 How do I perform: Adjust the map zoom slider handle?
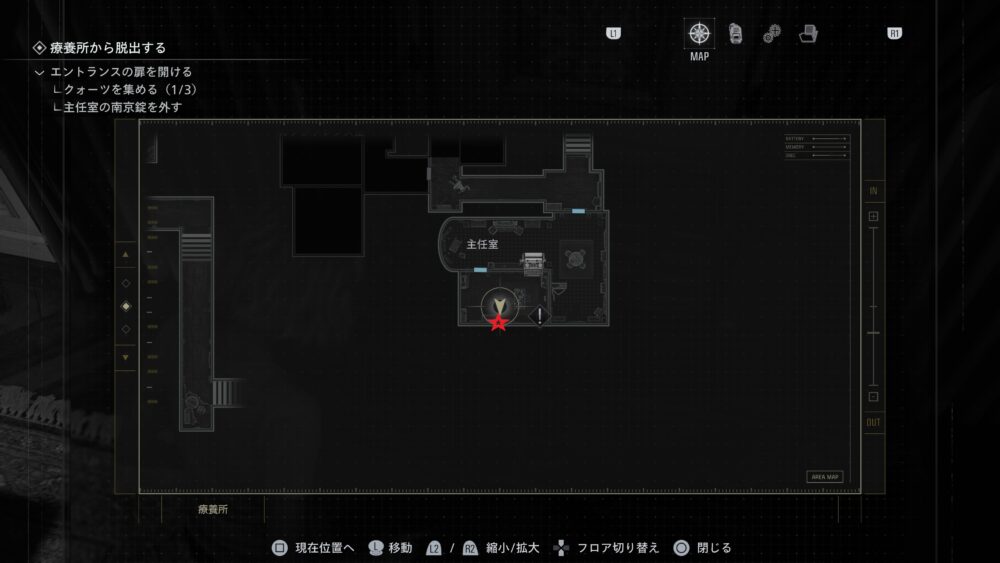click(x=873, y=332)
